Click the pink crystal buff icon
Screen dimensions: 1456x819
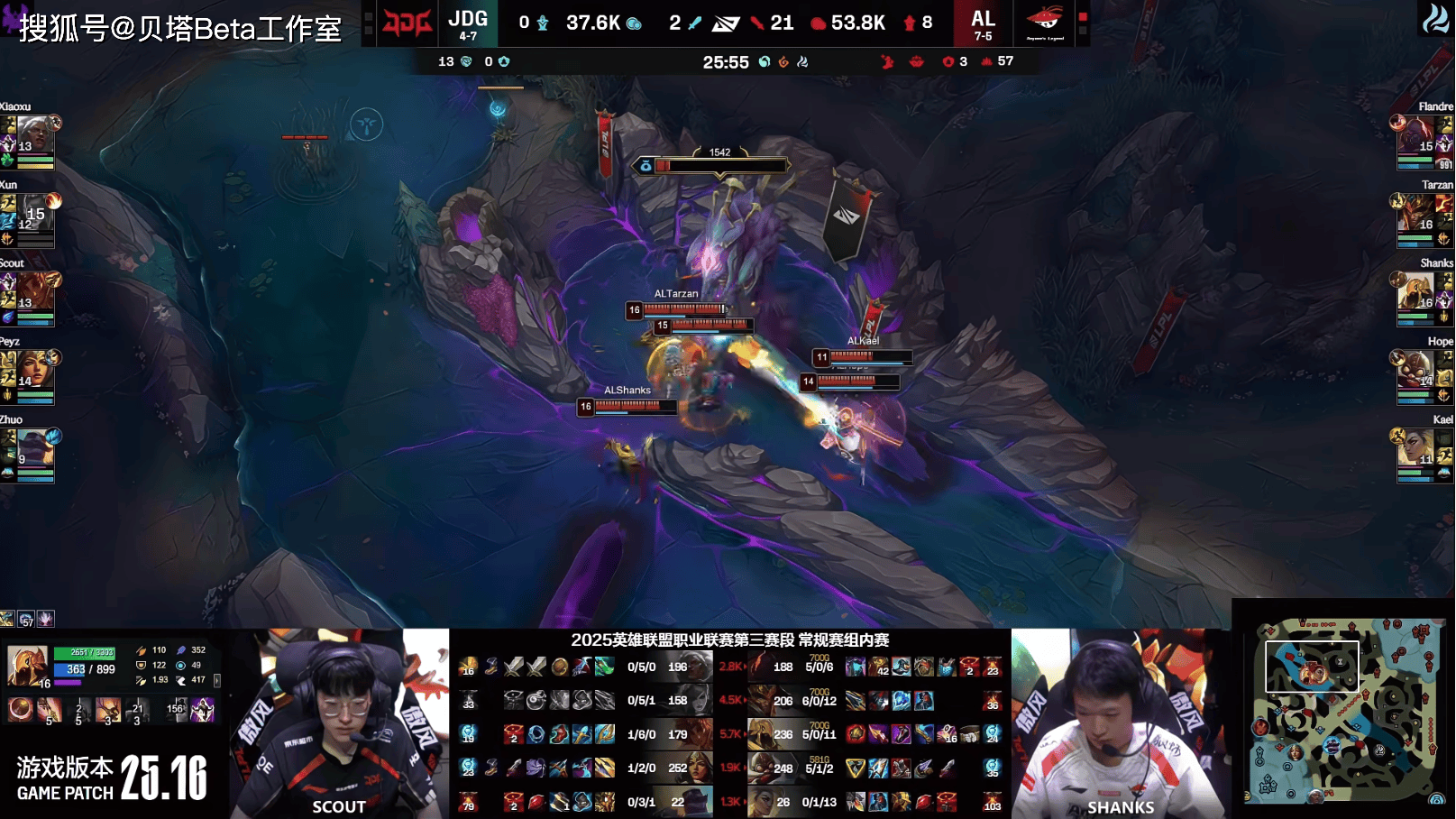(x=45, y=619)
